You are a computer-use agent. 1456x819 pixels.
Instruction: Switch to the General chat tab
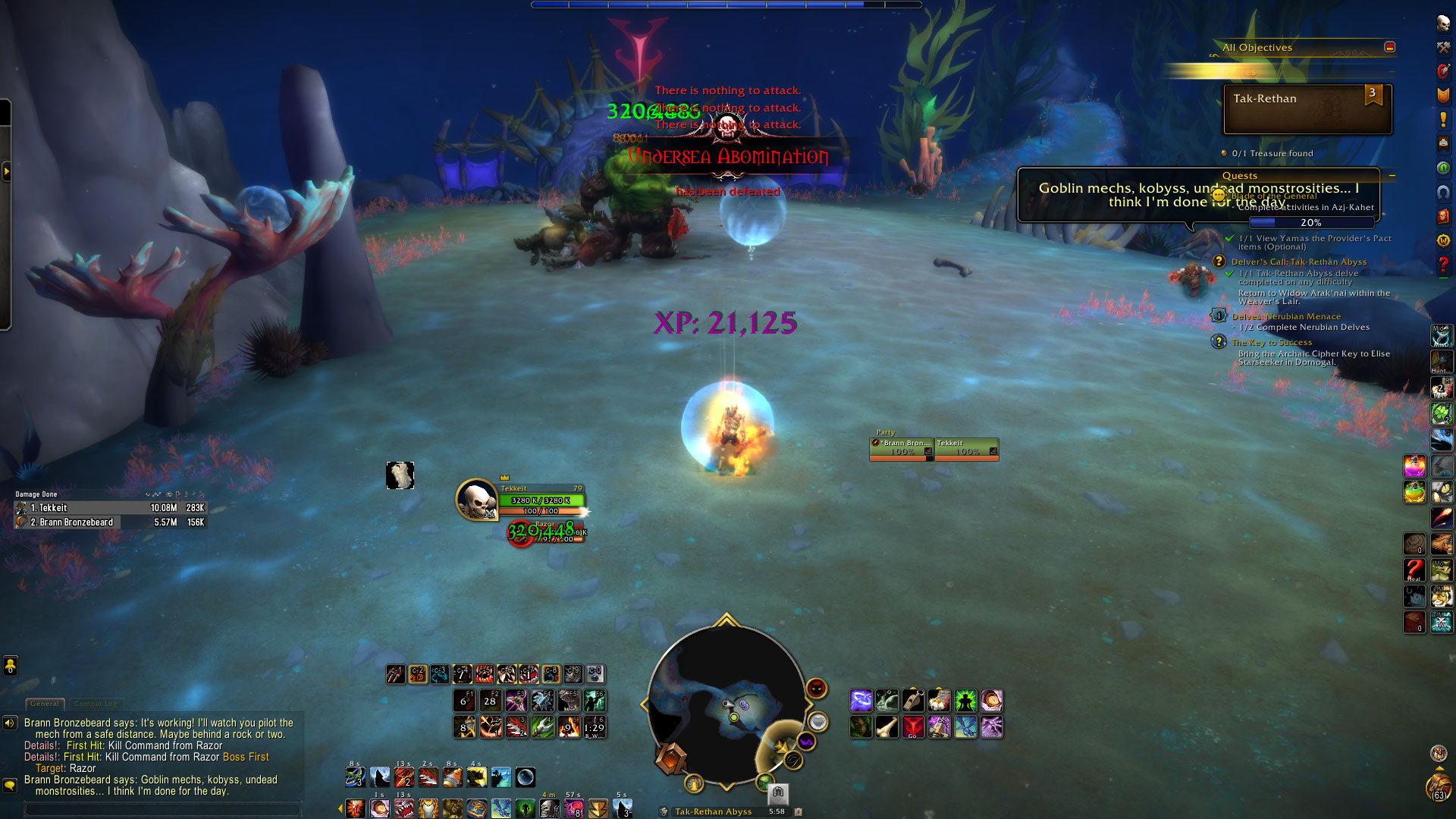45,704
